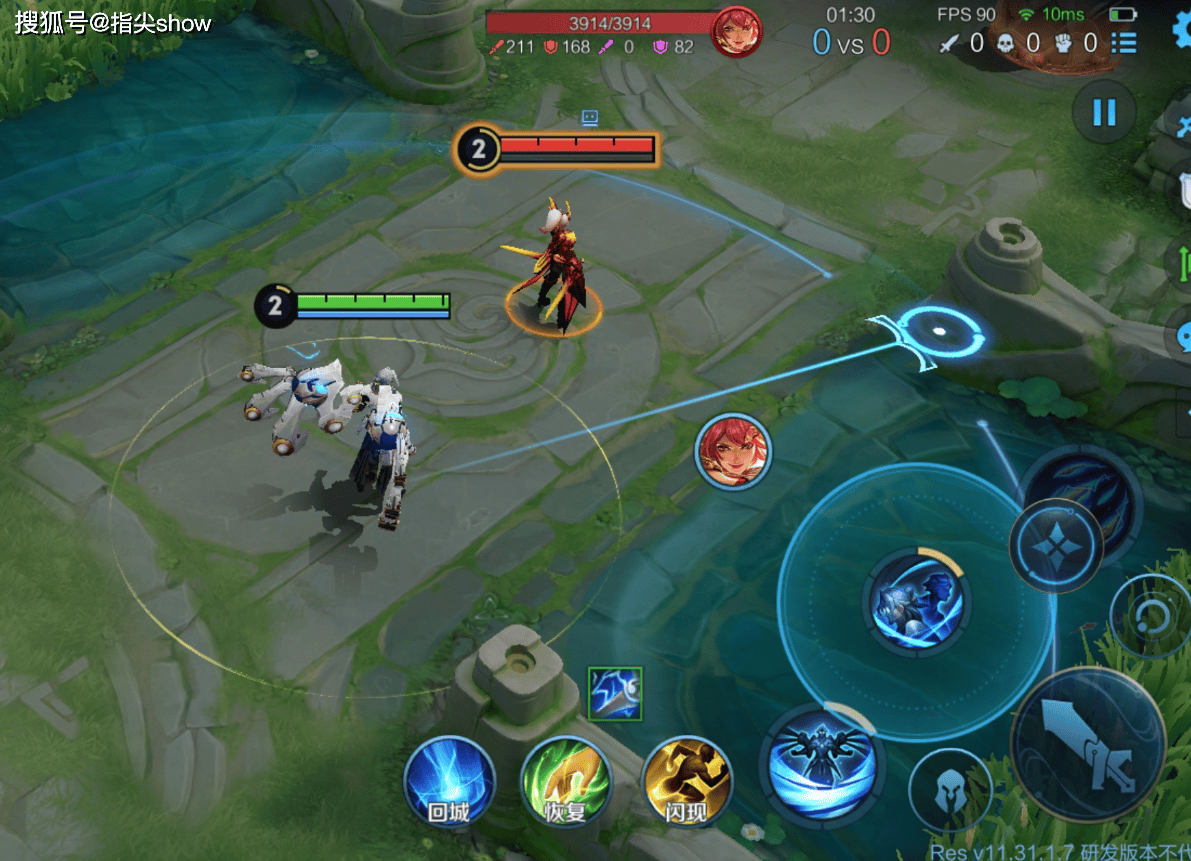The image size is (1191, 861).
Task: Select the helmet target-hero button
Action: click(x=949, y=792)
